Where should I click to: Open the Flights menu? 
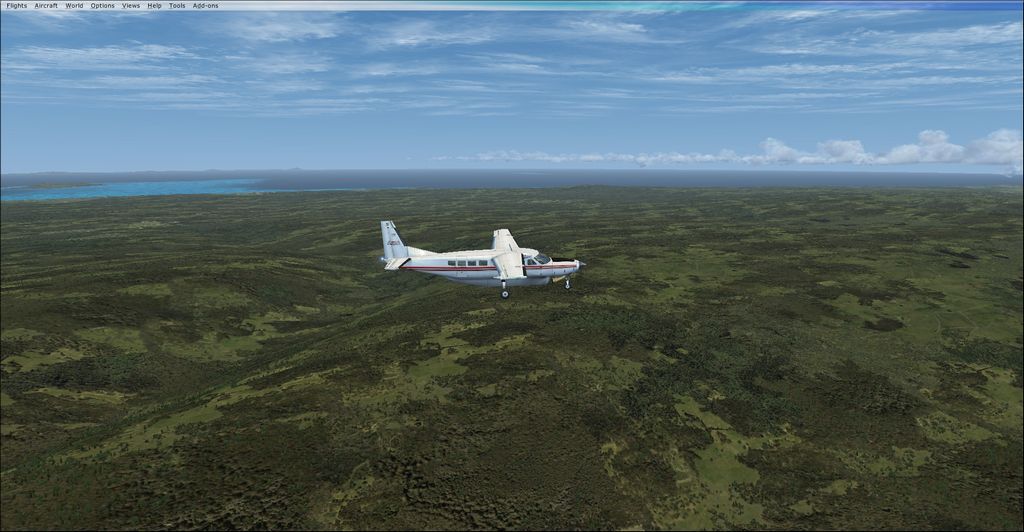pyautogui.click(x=17, y=6)
